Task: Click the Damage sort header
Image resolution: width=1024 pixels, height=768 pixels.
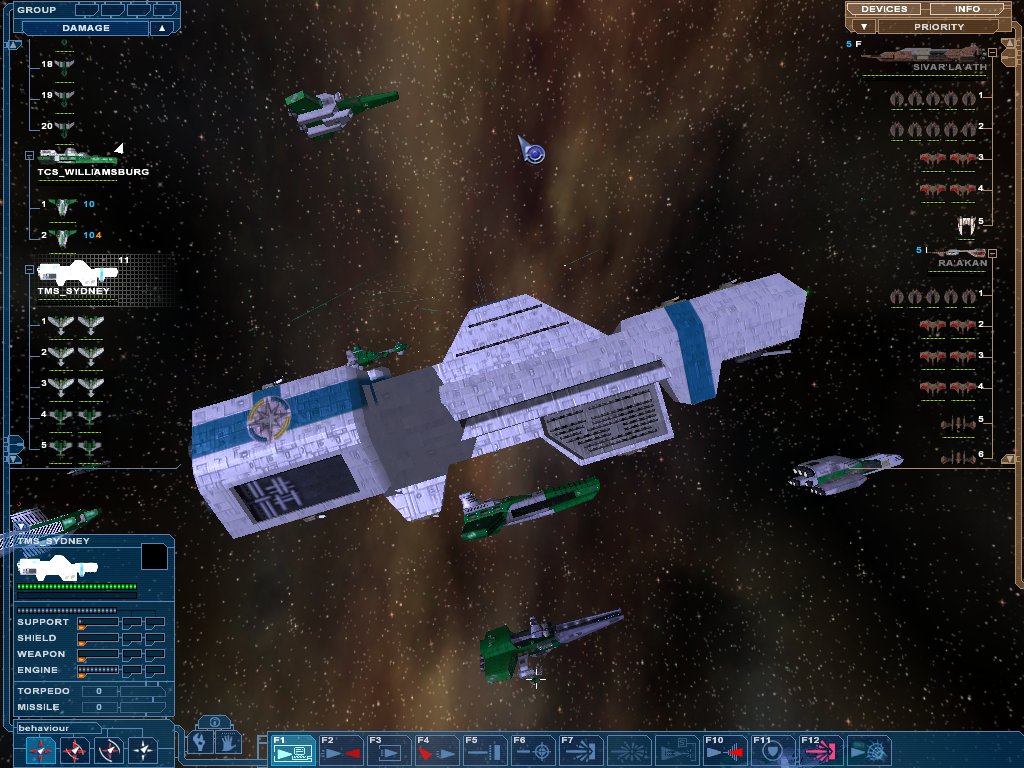Action: [x=86, y=28]
